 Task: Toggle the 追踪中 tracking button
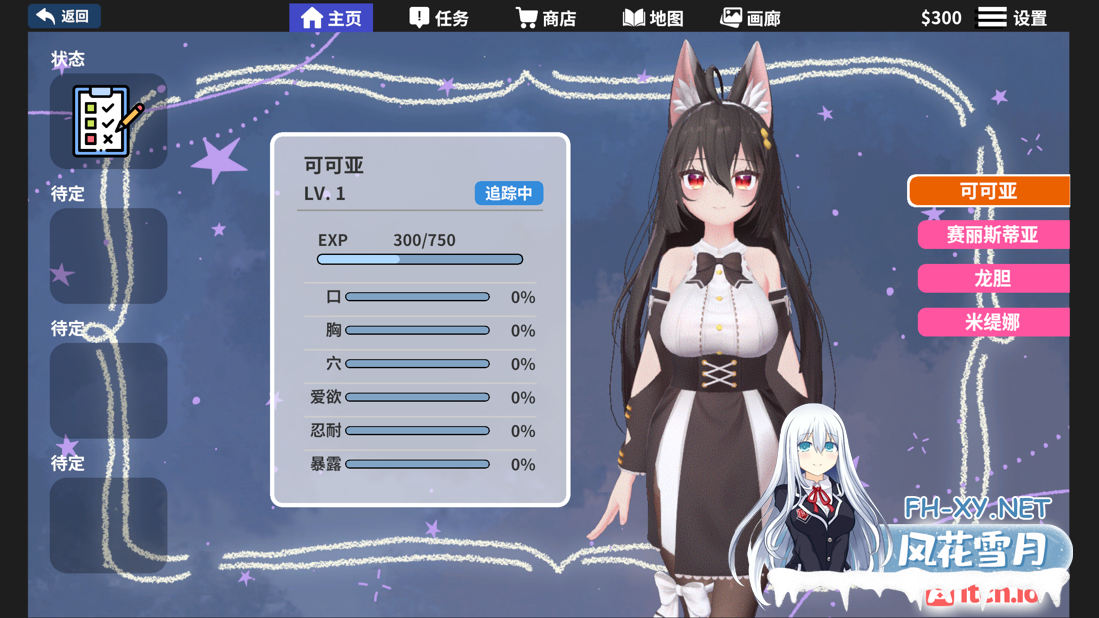coord(508,193)
